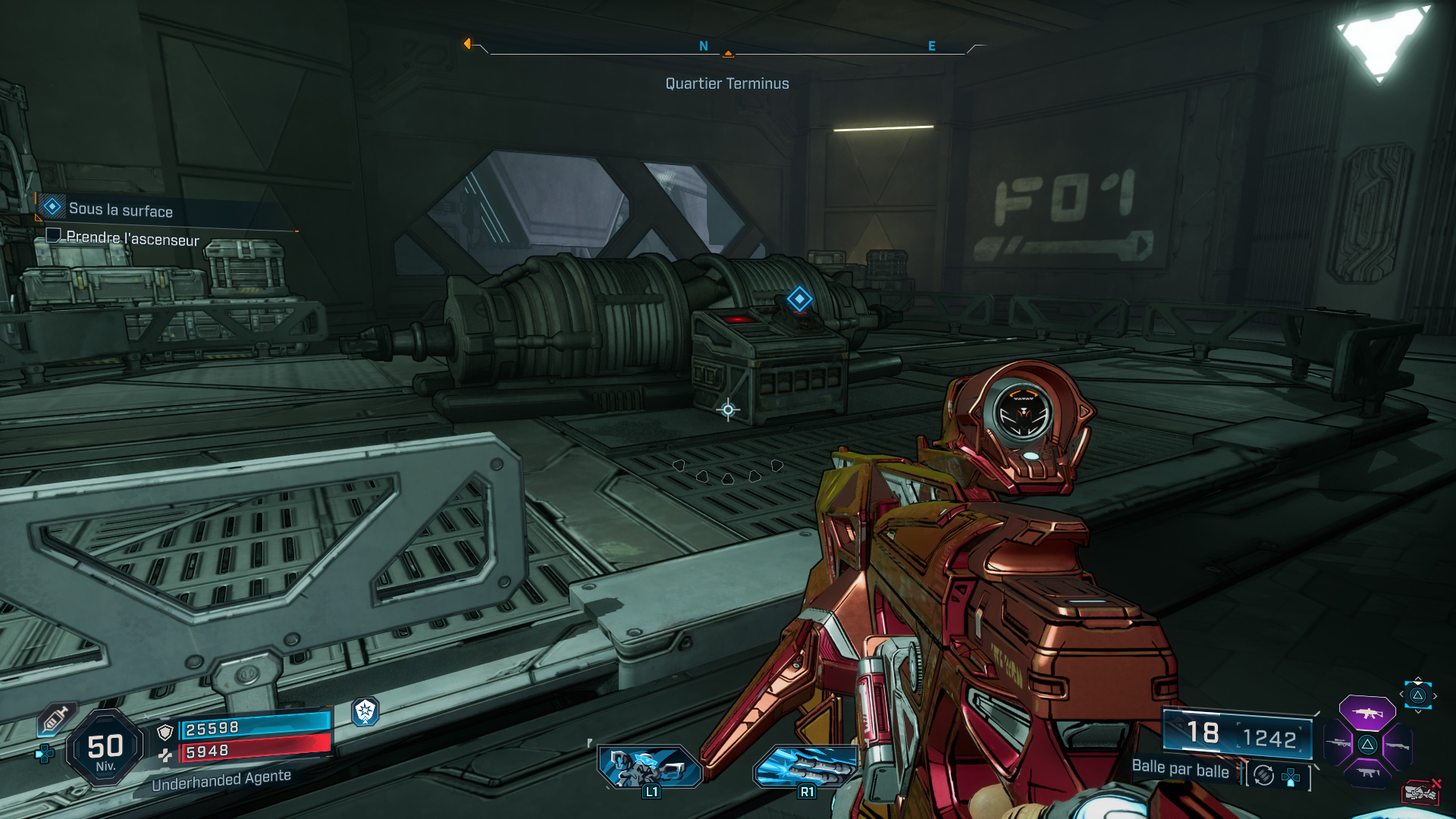Screen dimensions: 1456x819
Task: Tick the "Prendre l'ascenseur" objective checkbox
Action: (53, 235)
